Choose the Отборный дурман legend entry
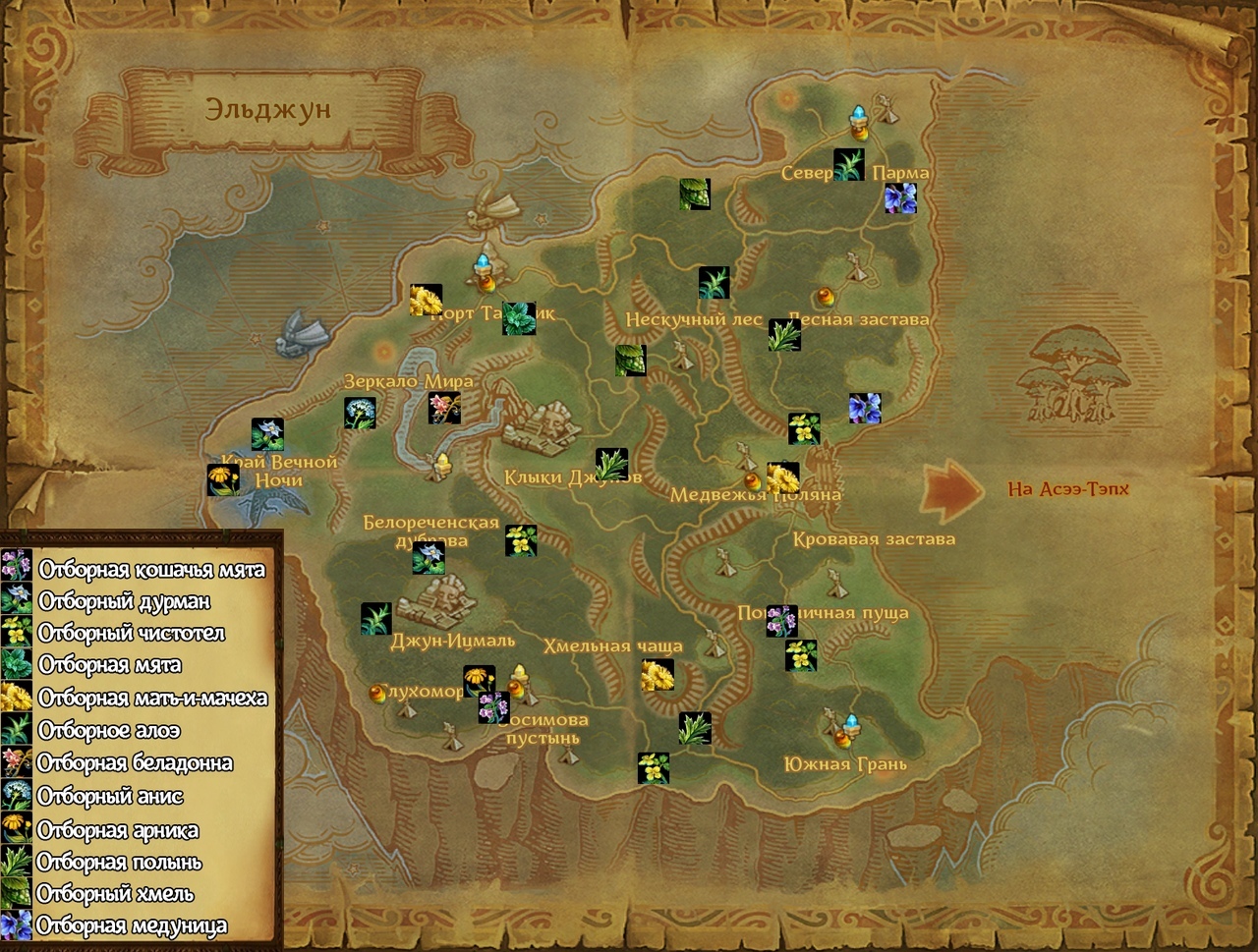The width and height of the screenshot is (1258, 952). [x=124, y=601]
